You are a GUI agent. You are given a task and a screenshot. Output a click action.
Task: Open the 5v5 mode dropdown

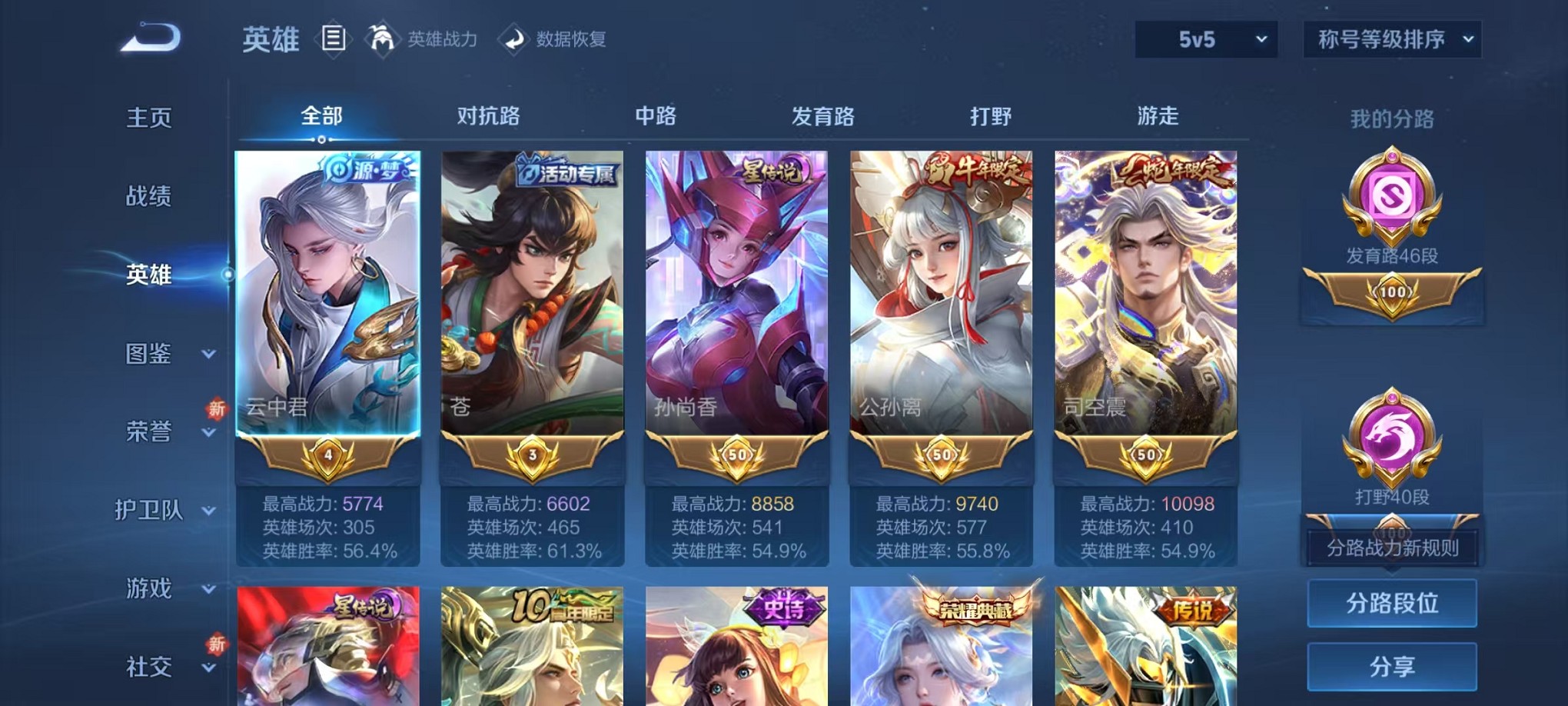(1204, 38)
